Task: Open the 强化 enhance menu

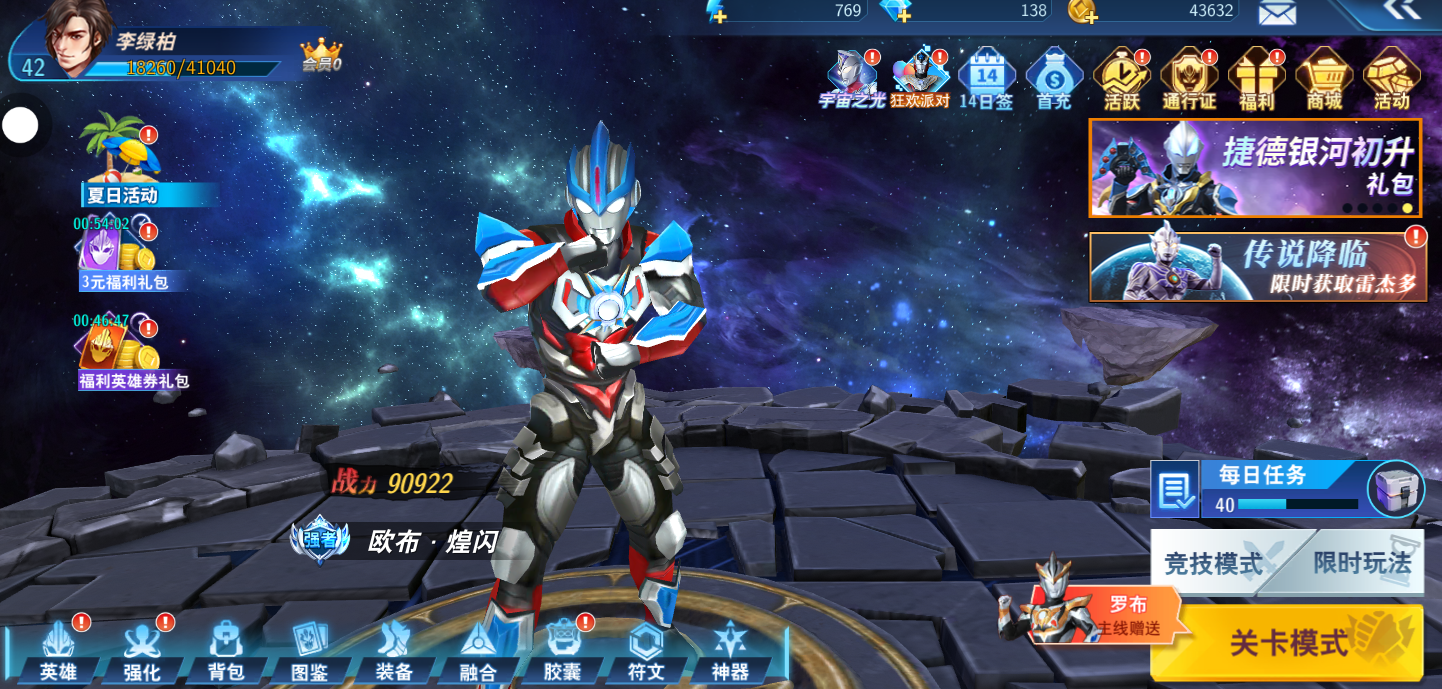Action: [142, 651]
